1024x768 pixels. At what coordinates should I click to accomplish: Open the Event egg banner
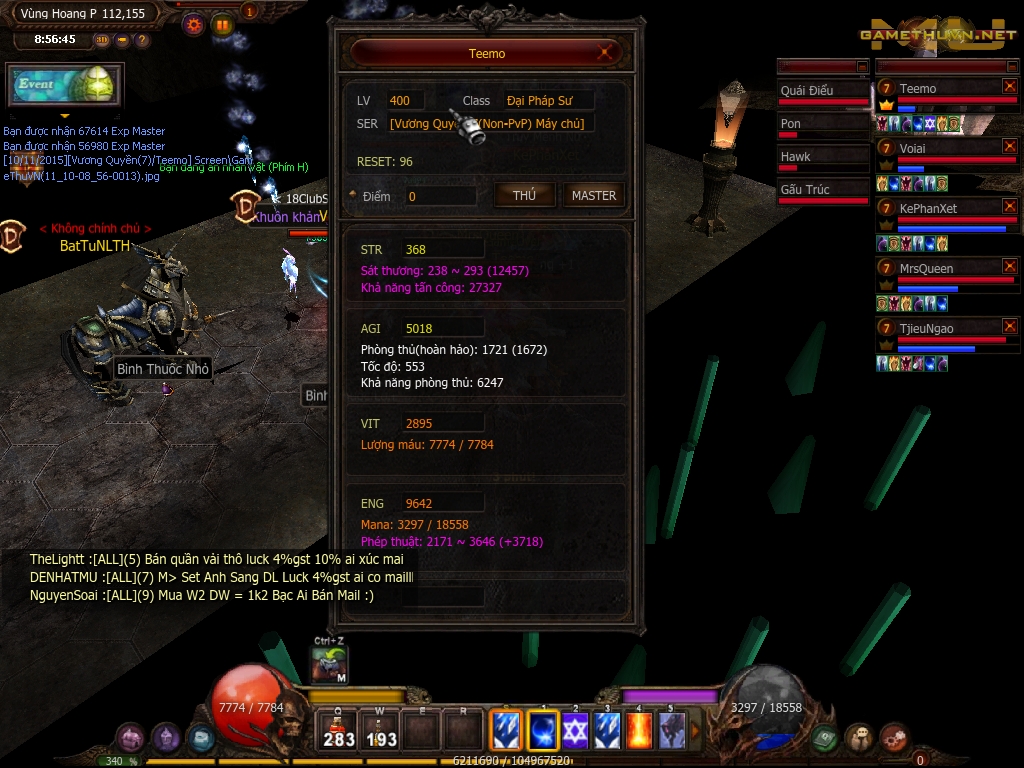65,86
